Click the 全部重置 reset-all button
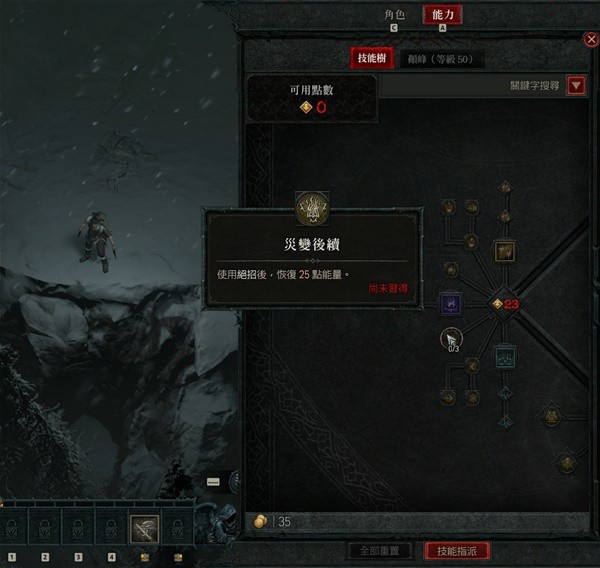The height and width of the screenshot is (568, 600). click(x=379, y=551)
